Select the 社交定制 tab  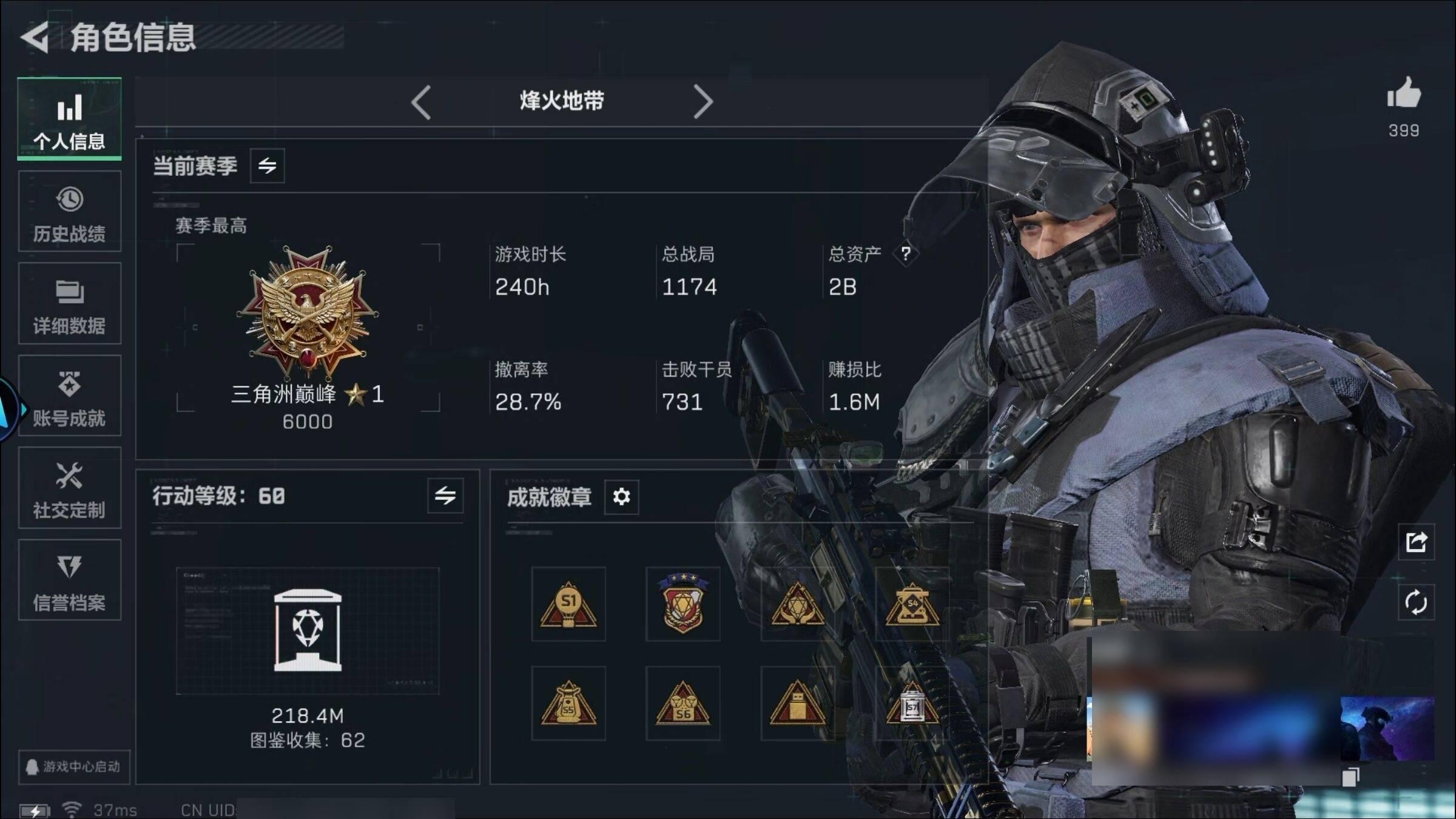pyautogui.click(x=69, y=488)
